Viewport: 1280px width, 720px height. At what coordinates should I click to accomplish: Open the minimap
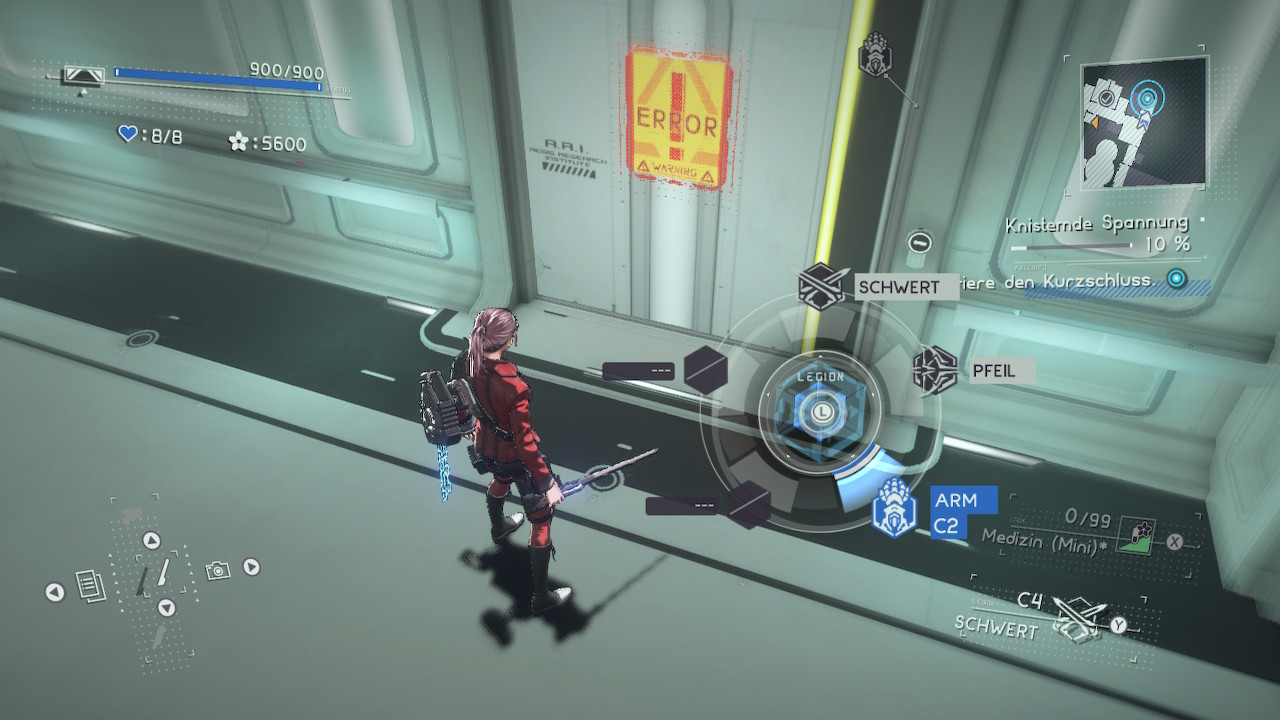(x=1145, y=120)
